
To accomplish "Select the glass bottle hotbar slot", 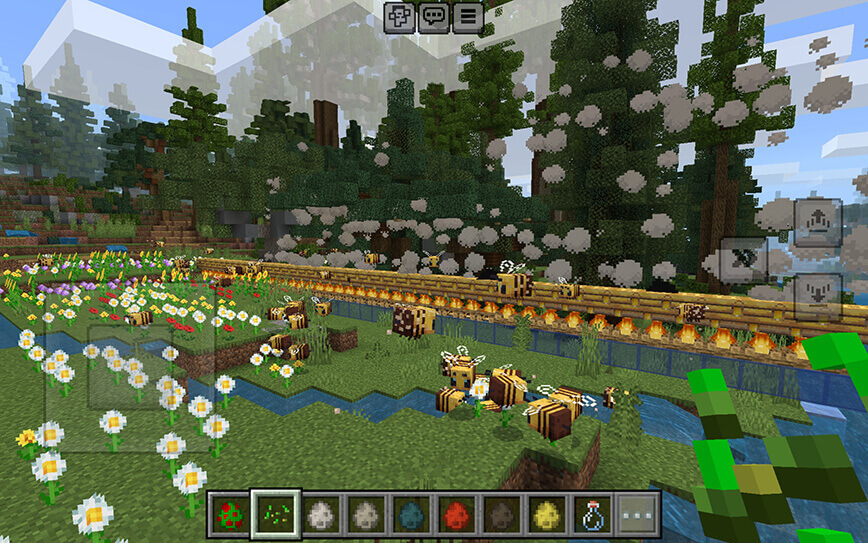I will pyautogui.click(x=592, y=514).
